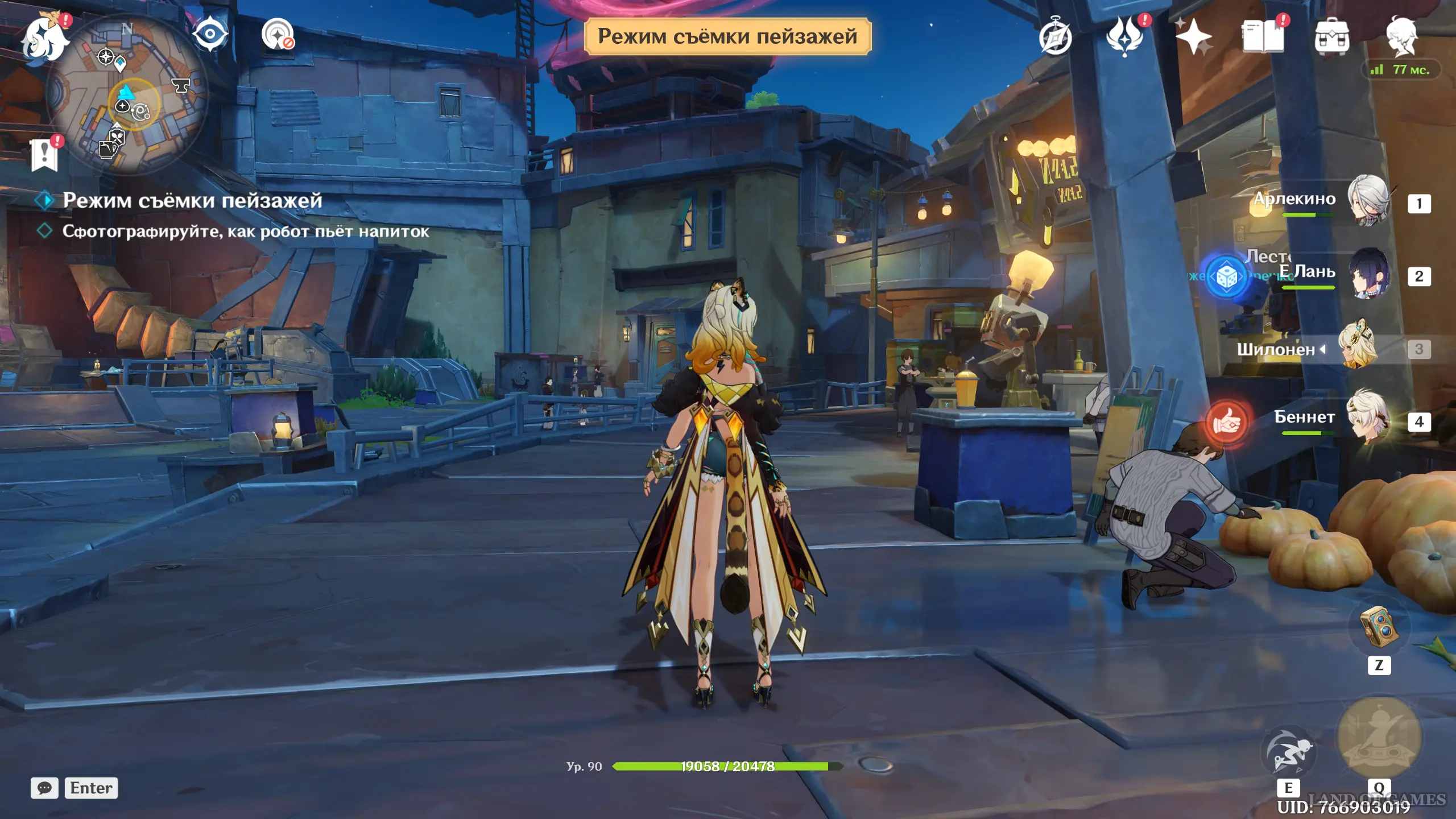Switch to party member Е Лань
The image size is (1456, 819).
point(1367,274)
